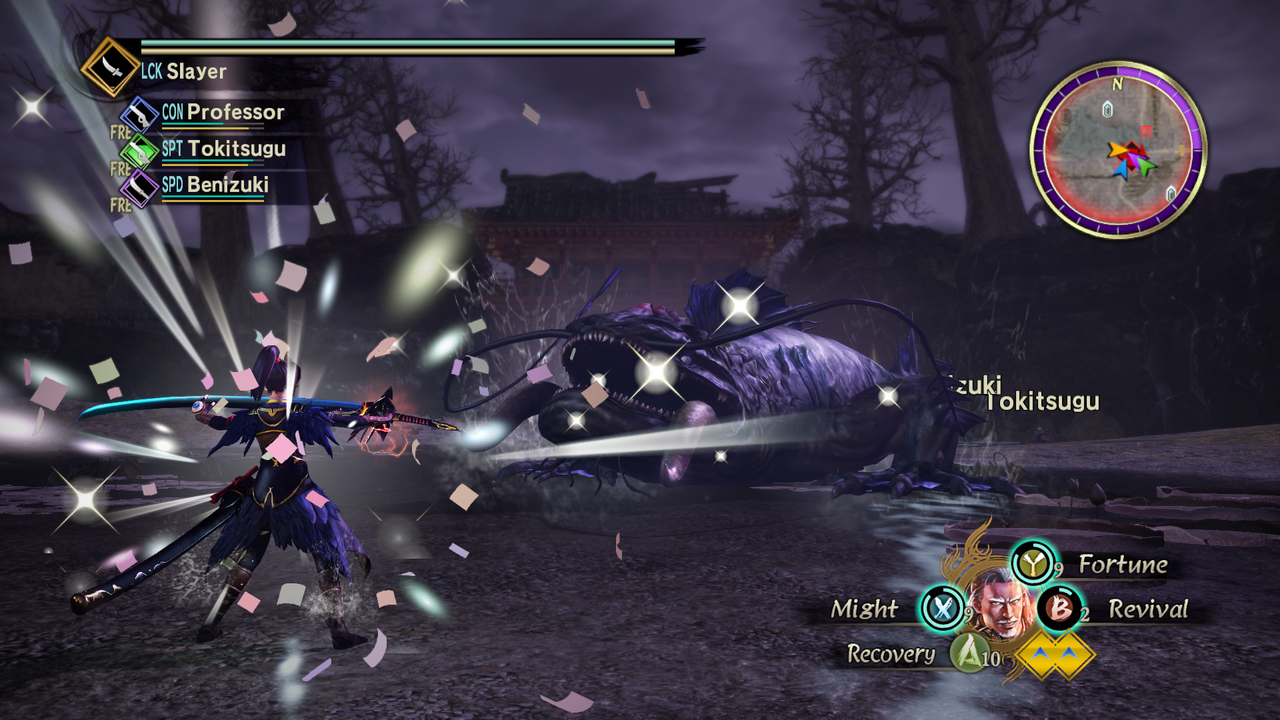
Task: Use Revival via the B button icon
Action: [x=1059, y=609]
